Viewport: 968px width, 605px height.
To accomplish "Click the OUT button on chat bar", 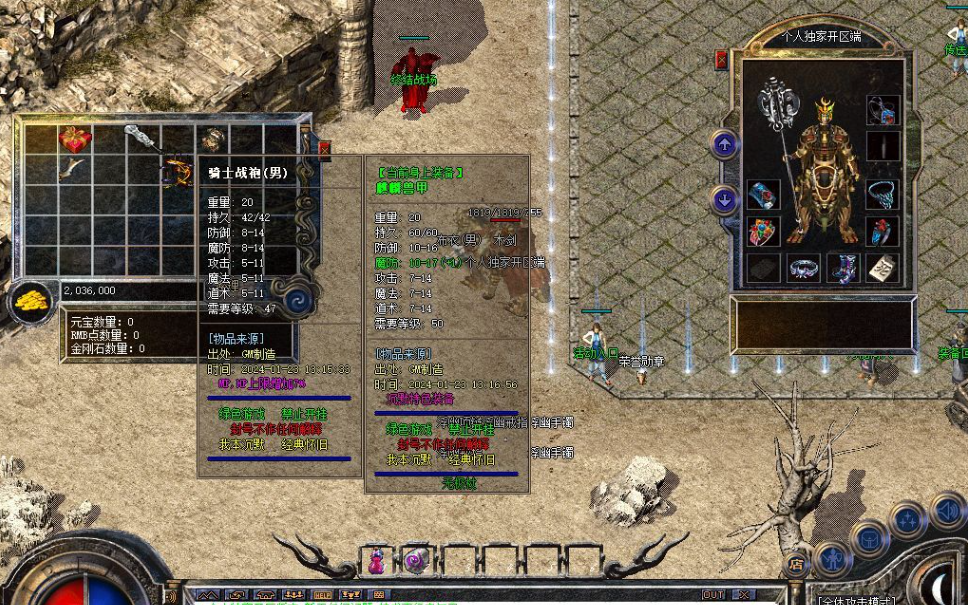I will [713, 594].
